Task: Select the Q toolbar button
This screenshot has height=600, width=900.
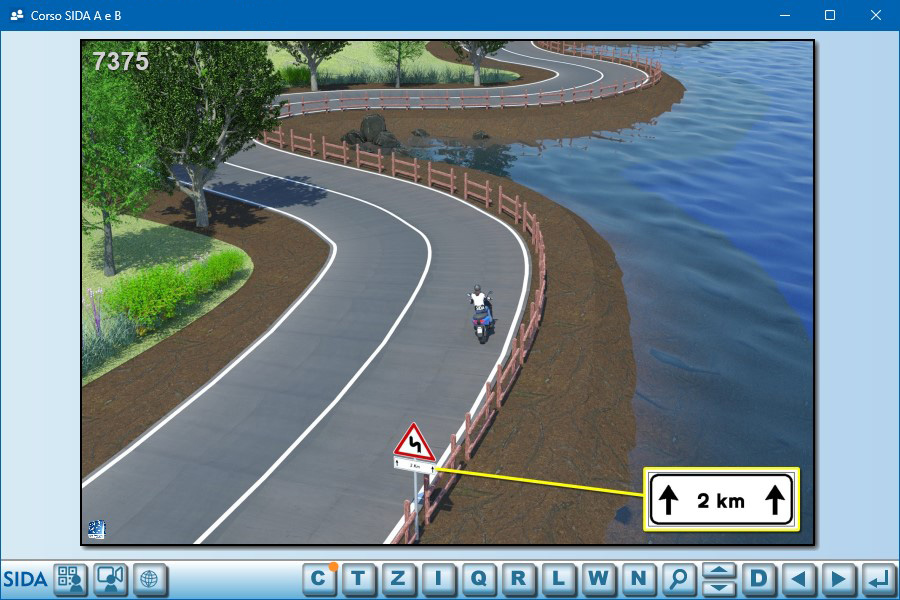Action: 479,578
